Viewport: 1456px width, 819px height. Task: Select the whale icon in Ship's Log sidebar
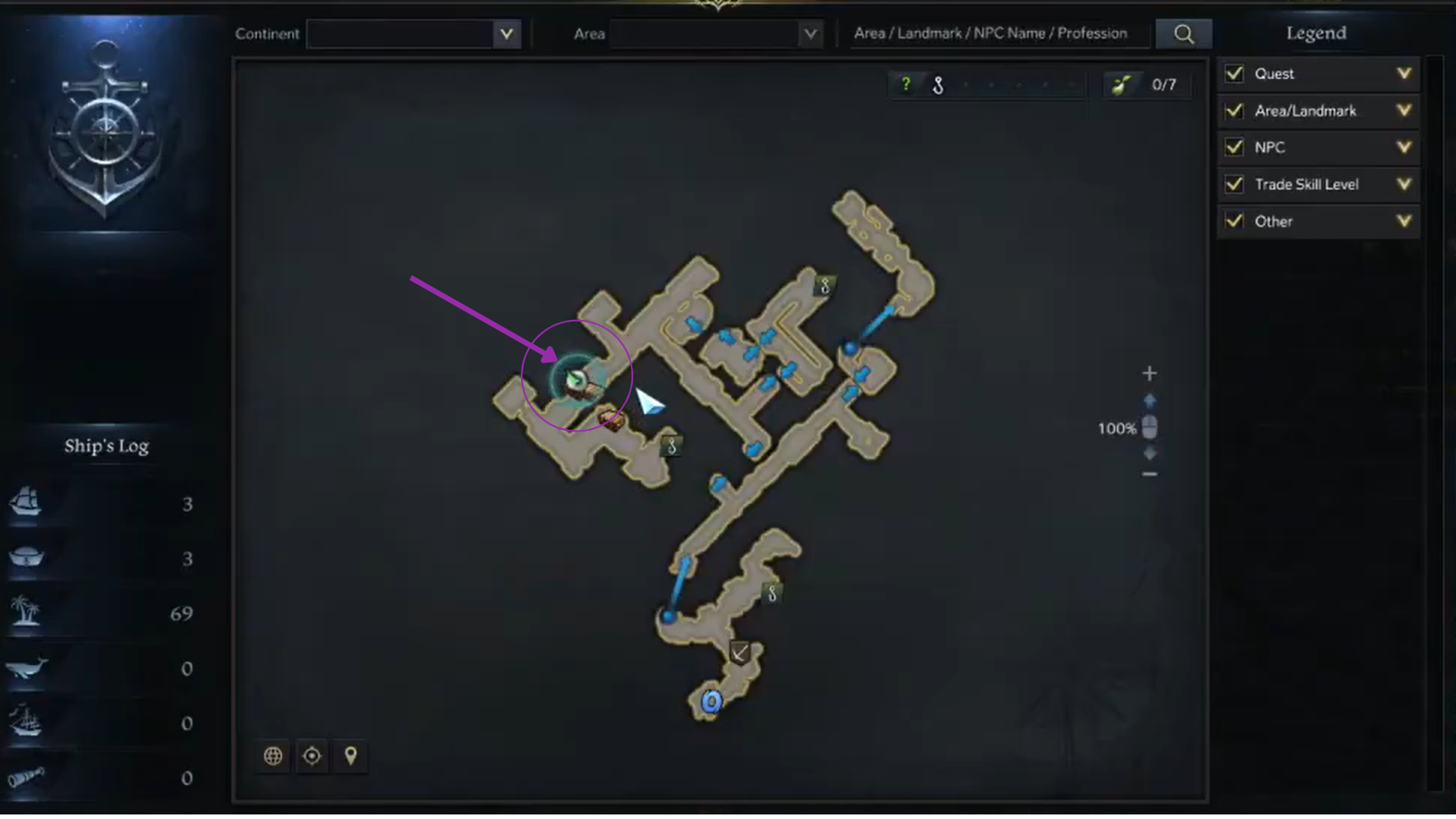27,667
